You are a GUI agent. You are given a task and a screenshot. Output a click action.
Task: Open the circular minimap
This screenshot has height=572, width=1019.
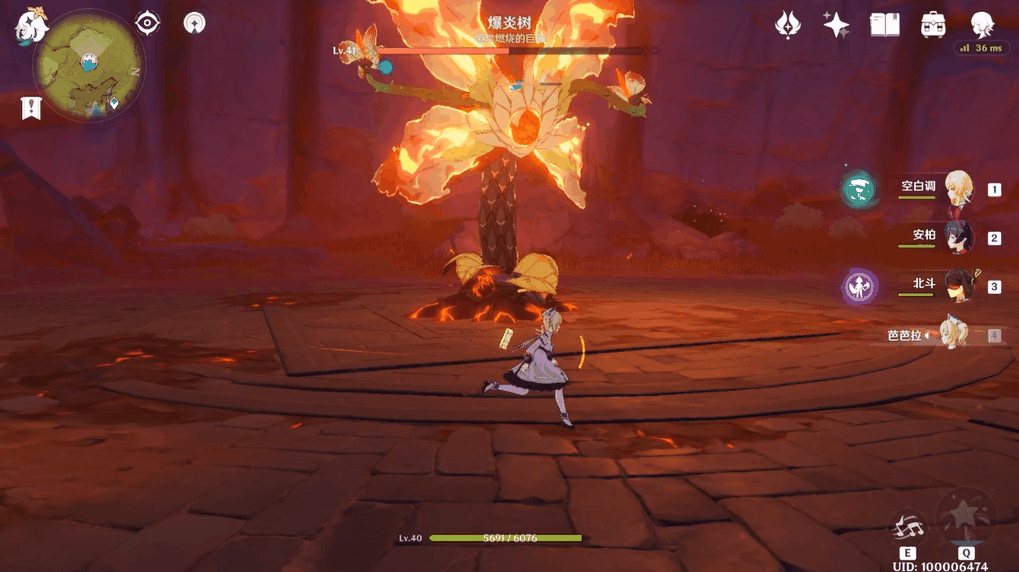pyautogui.click(x=89, y=67)
